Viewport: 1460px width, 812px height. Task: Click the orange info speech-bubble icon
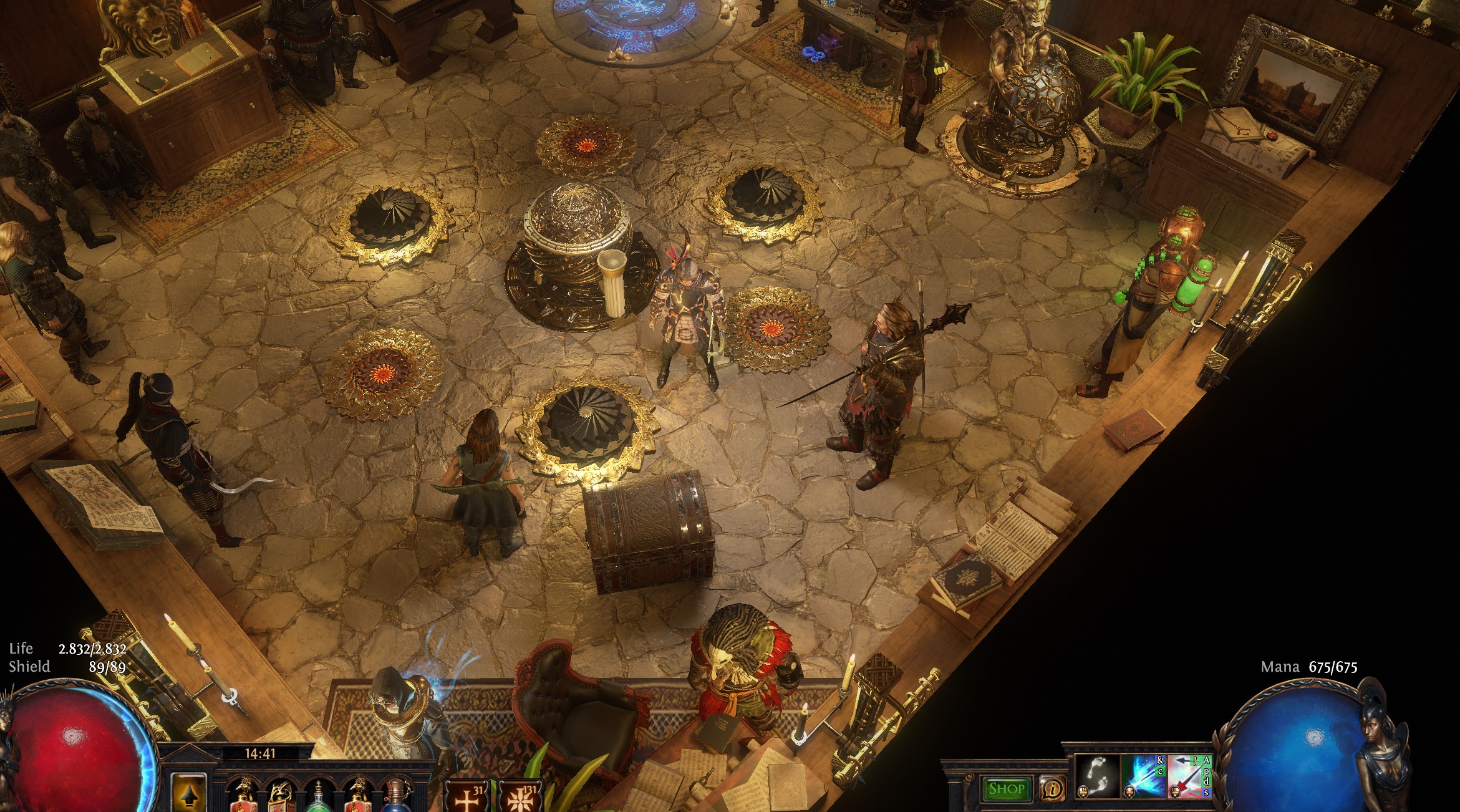[x=1053, y=789]
